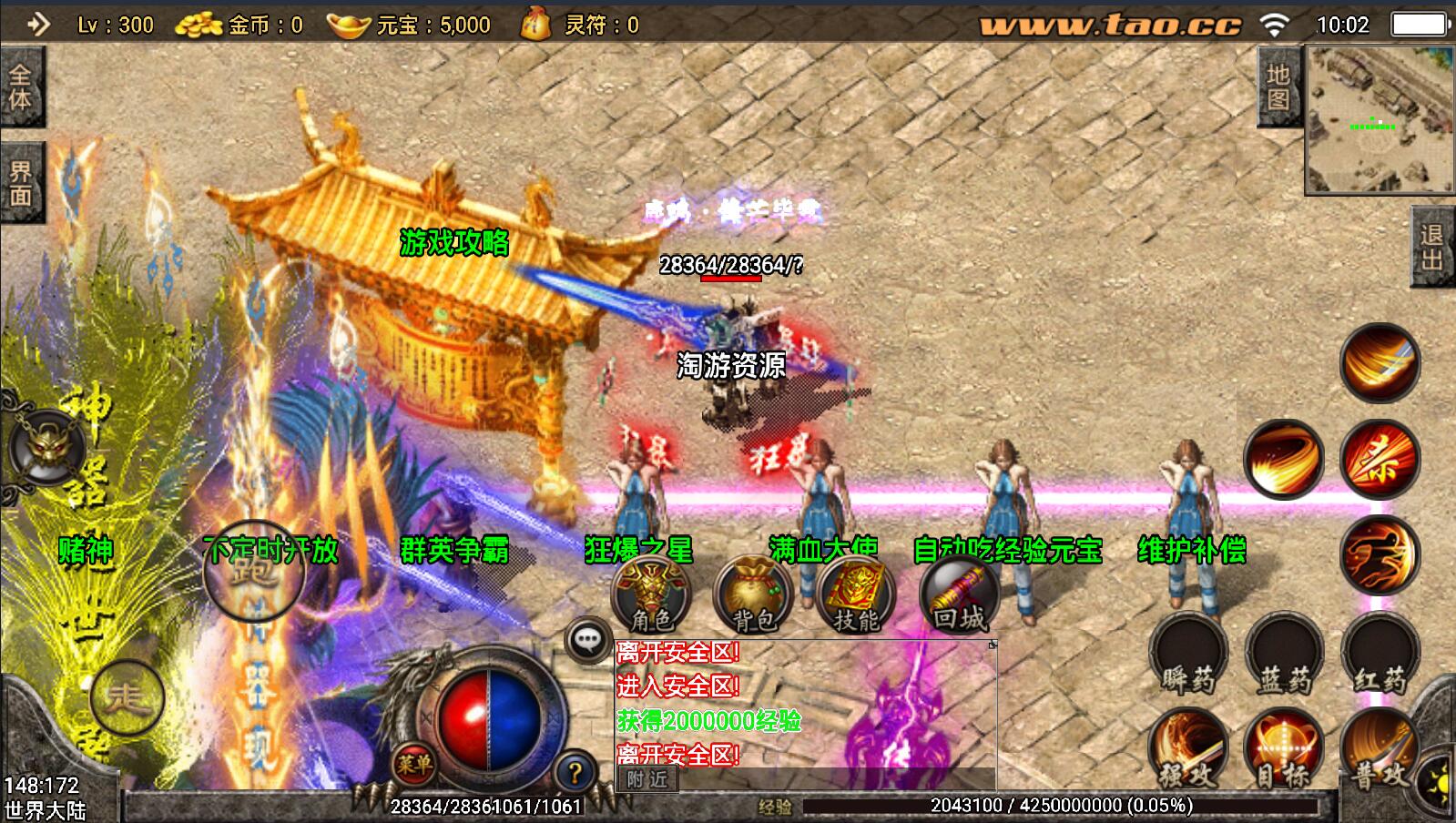Use the 瞬药 instant potion slot
The image size is (1456, 823).
pos(1188,654)
